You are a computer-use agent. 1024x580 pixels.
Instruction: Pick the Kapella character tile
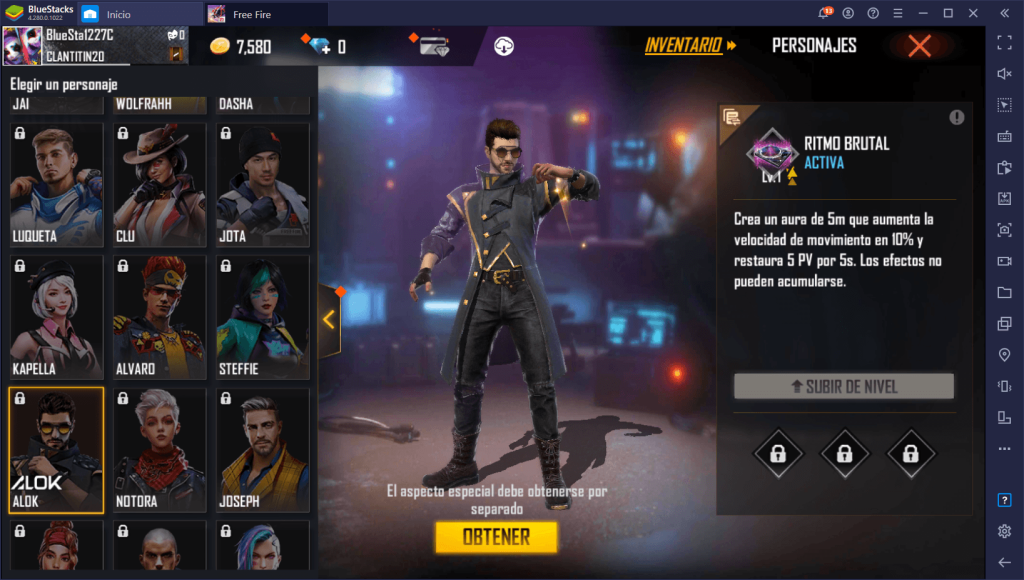tap(56, 315)
